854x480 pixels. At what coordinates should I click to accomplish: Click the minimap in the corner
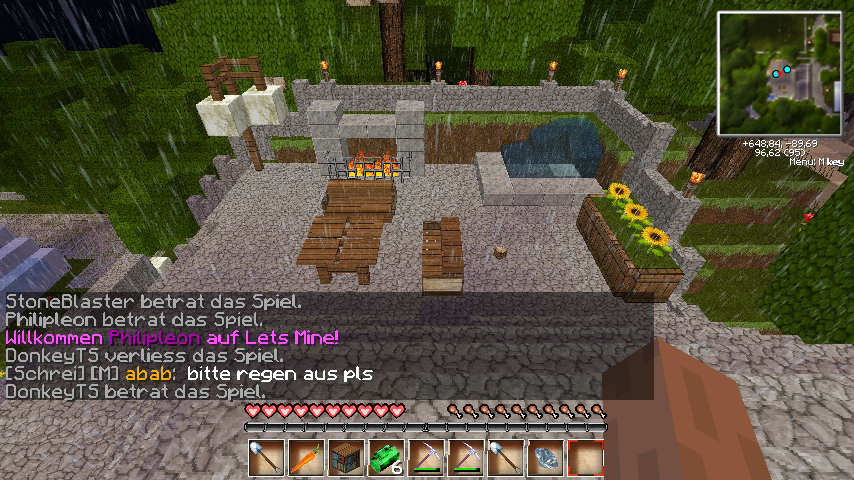click(x=779, y=74)
